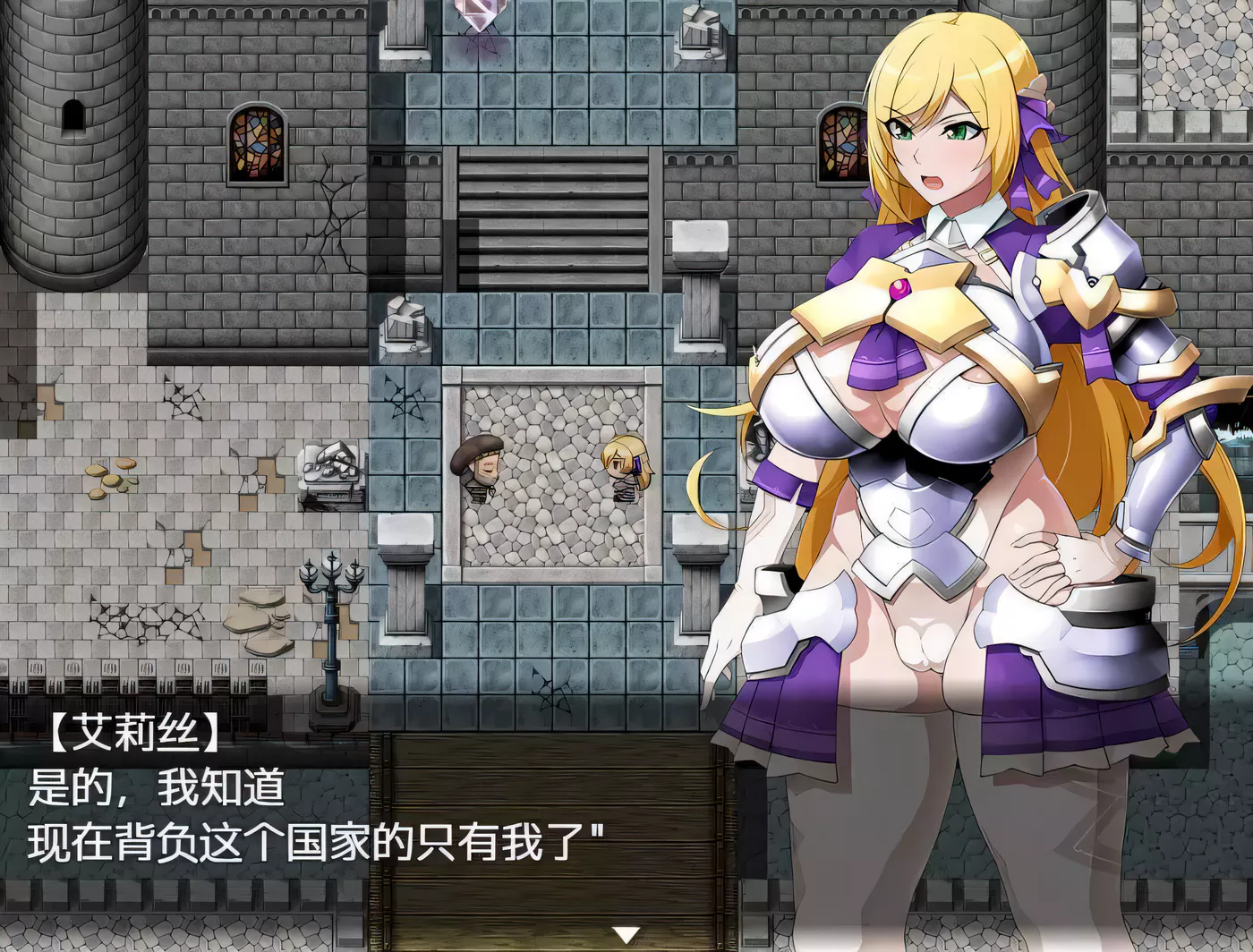
Task: Advance dialogue with the triangle indicator
Action: click(x=625, y=936)
